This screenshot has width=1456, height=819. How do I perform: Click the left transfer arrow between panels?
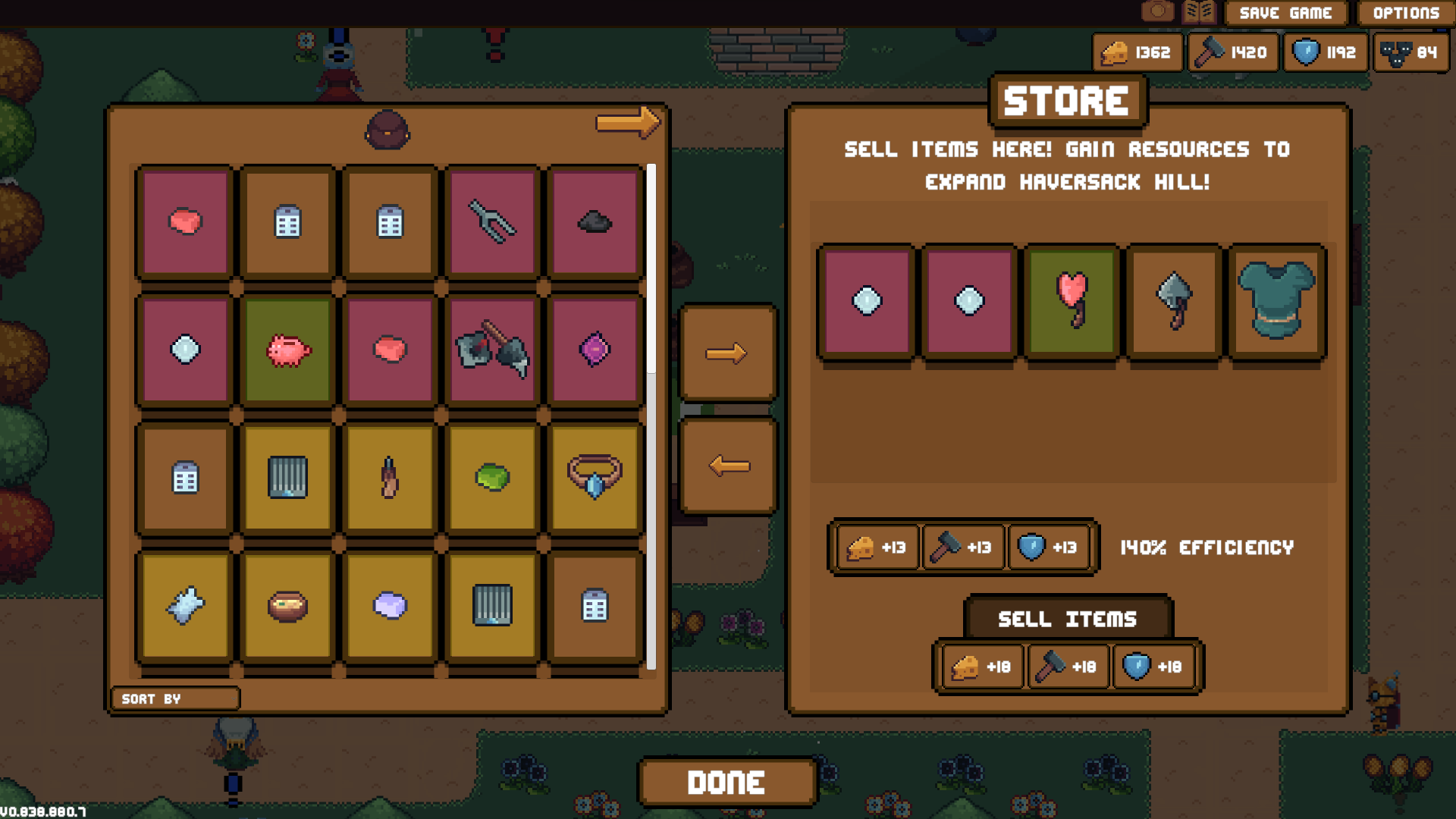tap(726, 466)
